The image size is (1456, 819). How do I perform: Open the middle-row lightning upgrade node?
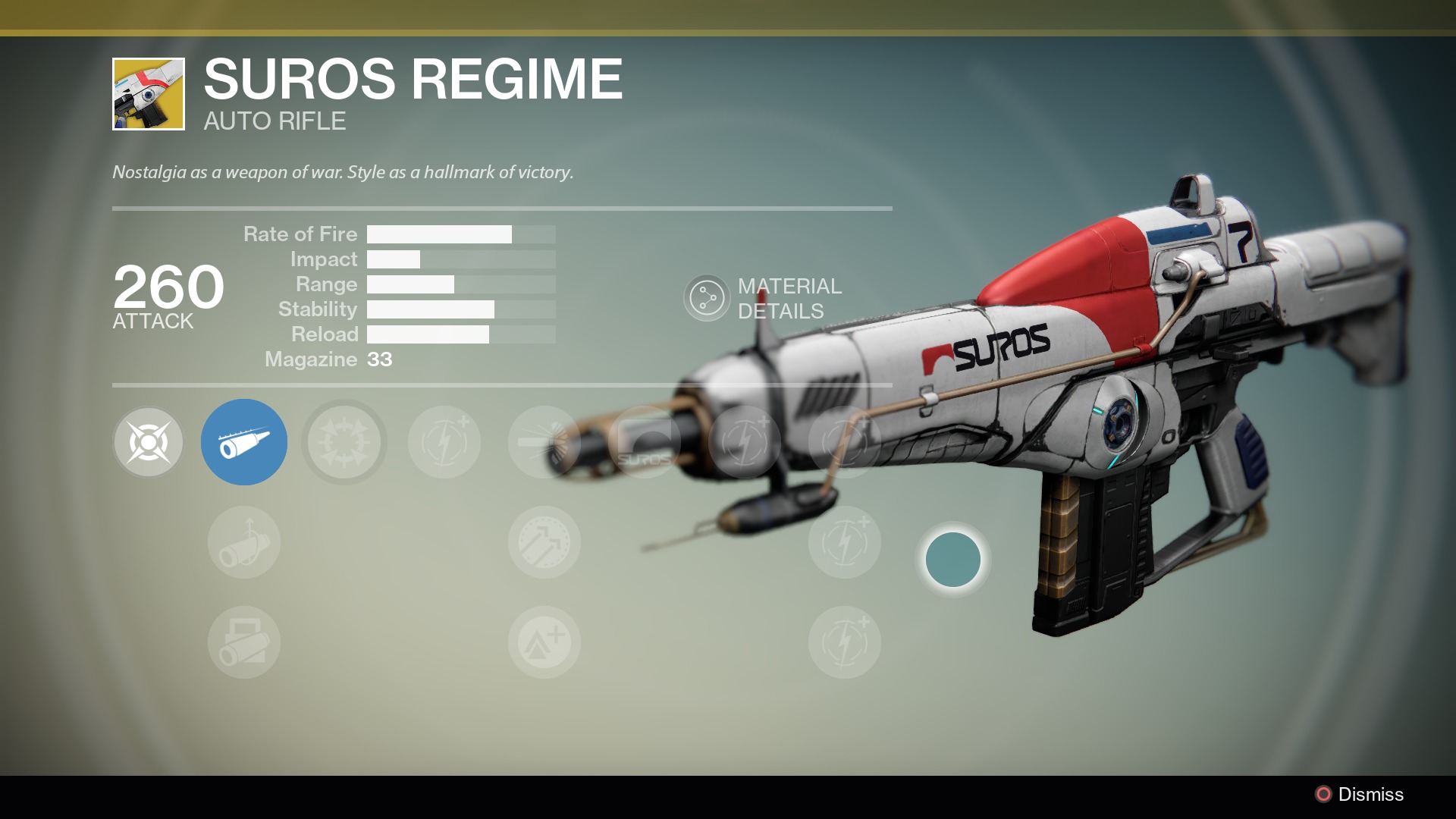pyautogui.click(x=844, y=542)
